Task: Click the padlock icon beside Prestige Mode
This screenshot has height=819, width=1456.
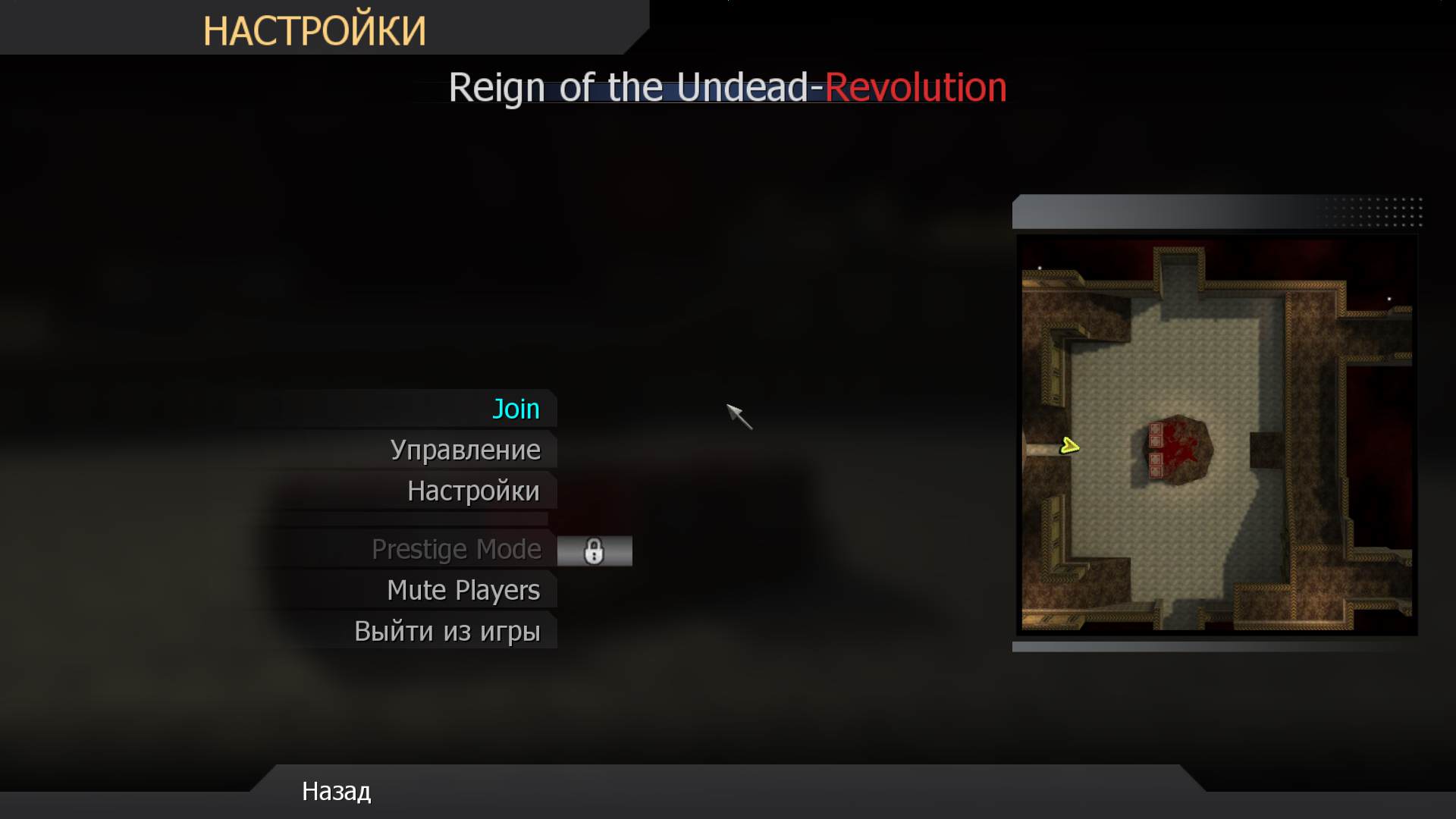Action: tap(594, 551)
